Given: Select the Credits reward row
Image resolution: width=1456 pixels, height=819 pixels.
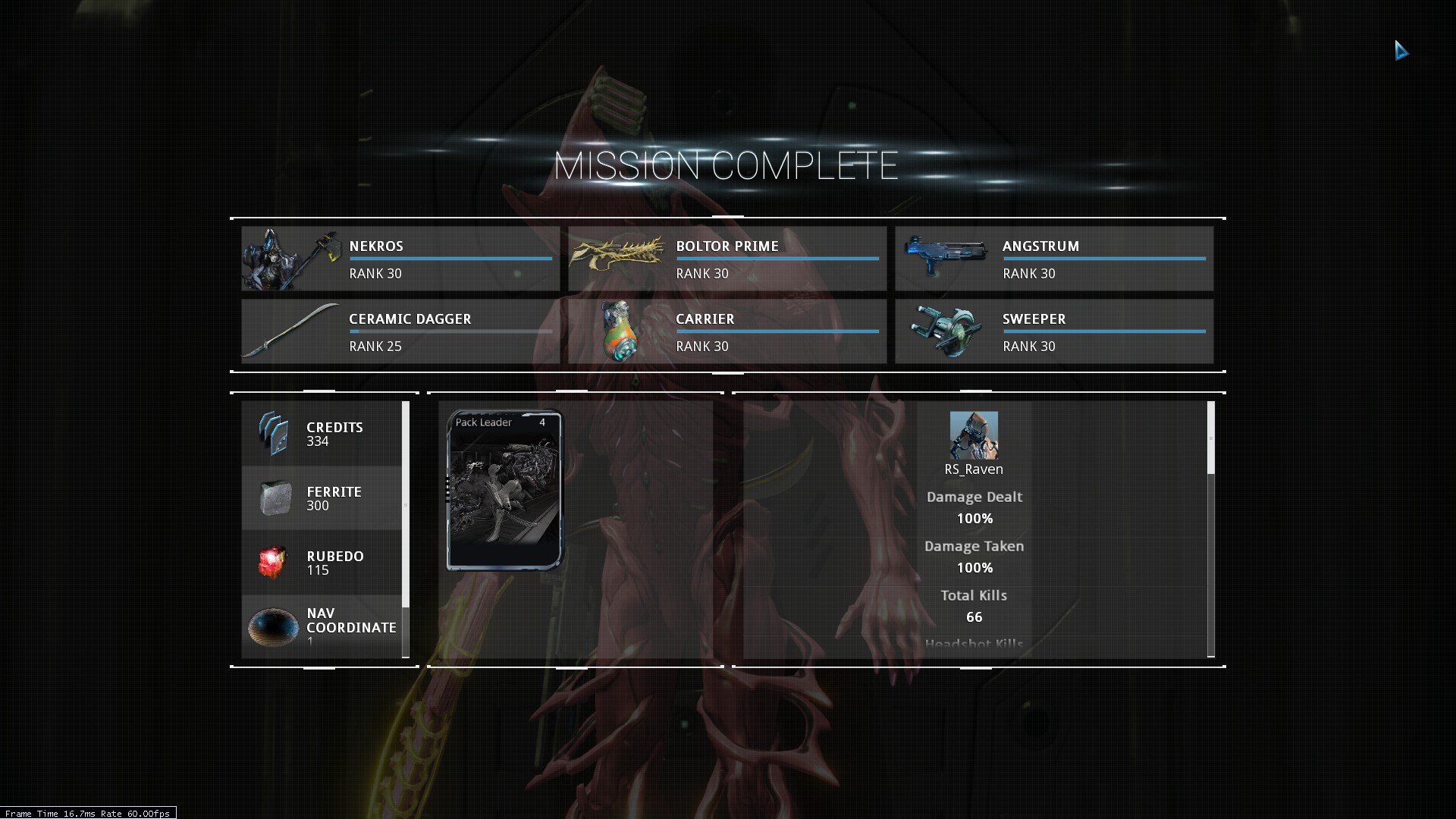Looking at the screenshot, I should pos(322,434).
